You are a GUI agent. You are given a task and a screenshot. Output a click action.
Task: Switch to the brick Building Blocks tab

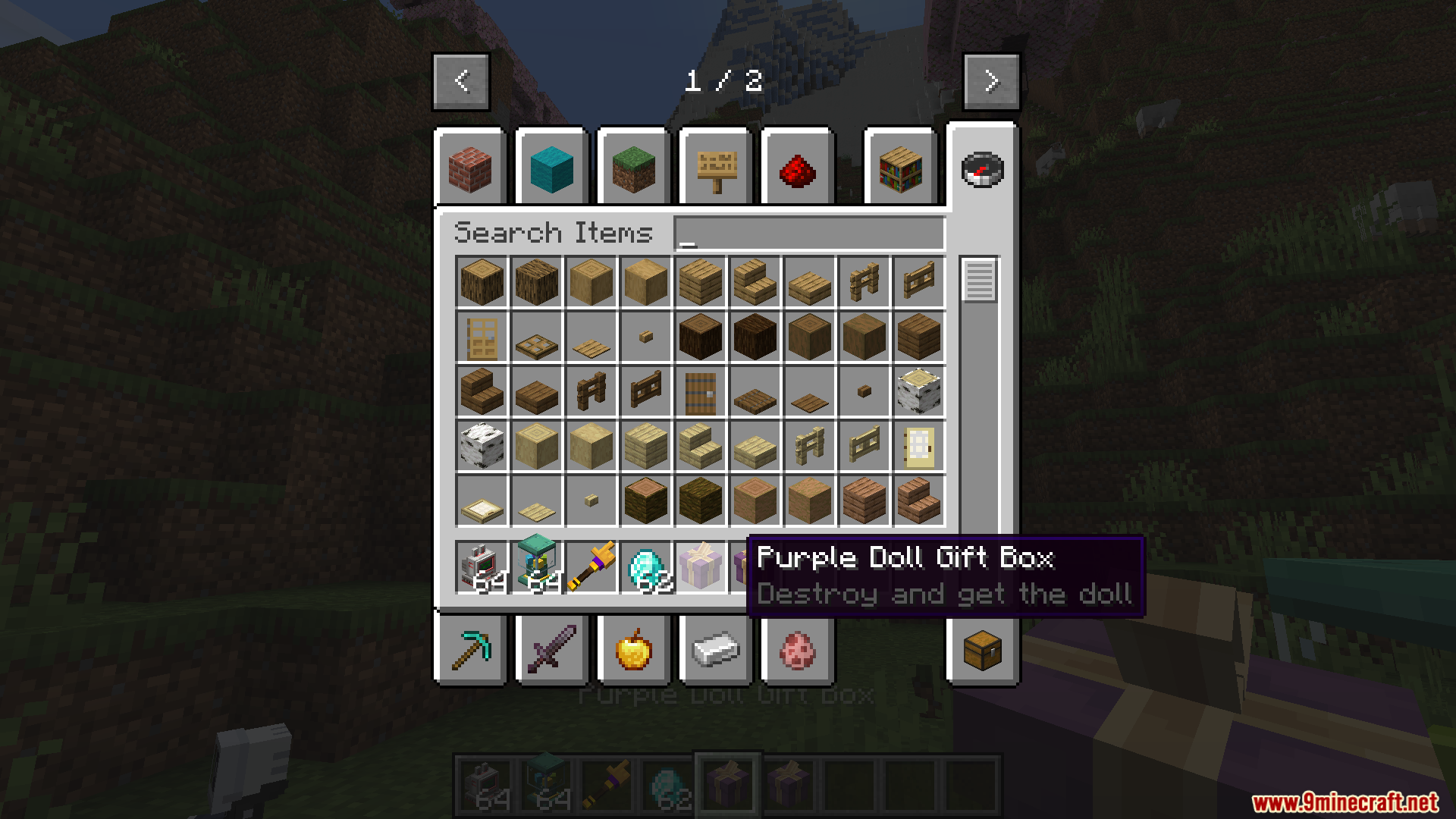tap(470, 168)
